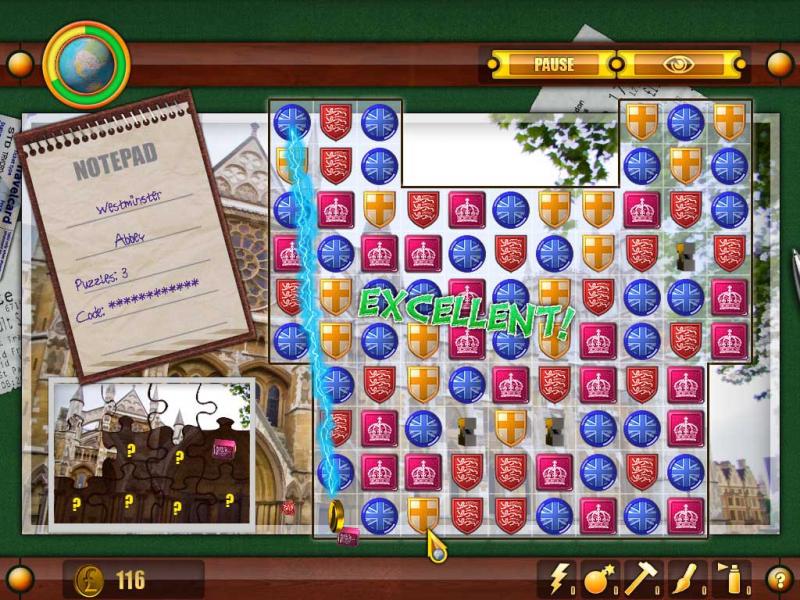This screenshot has height=600, width=800.
Task: Select the bomb power-up
Action: pyautogui.click(x=598, y=578)
